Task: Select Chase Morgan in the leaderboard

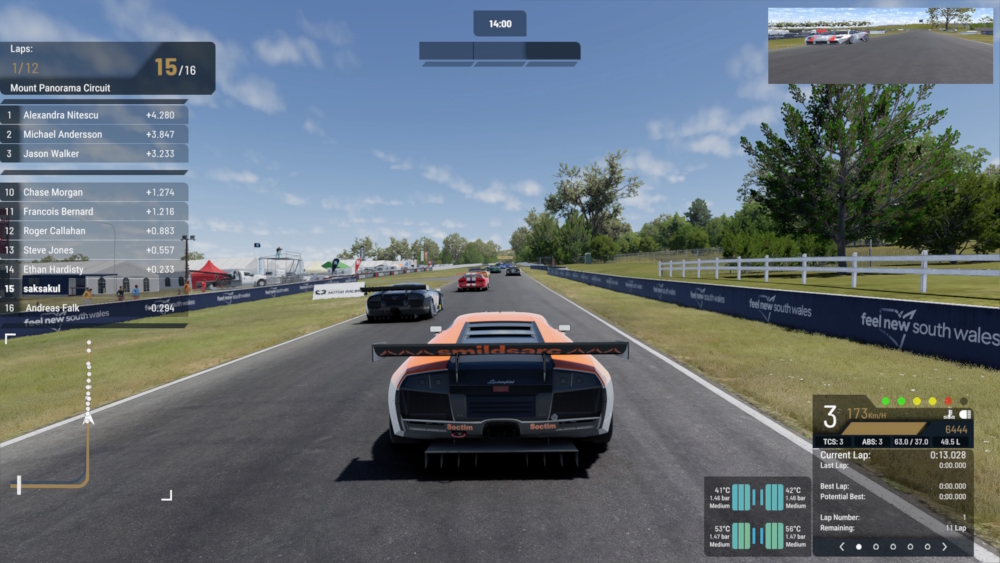Action: [x=95, y=192]
